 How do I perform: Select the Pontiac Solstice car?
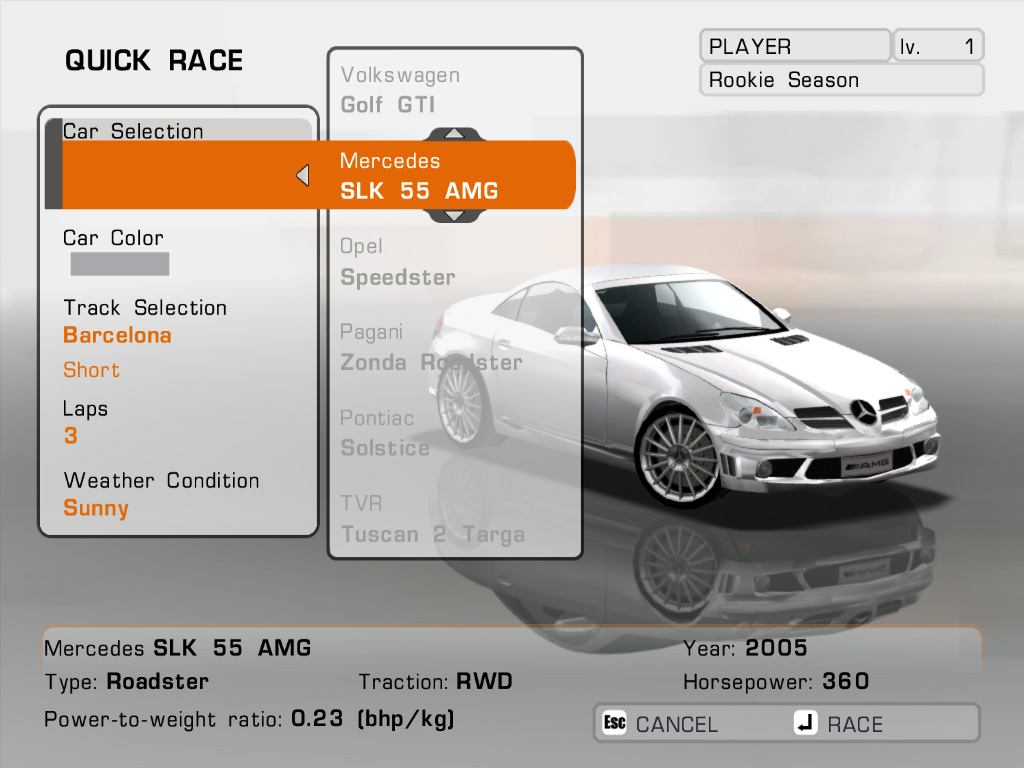[385, 433]
